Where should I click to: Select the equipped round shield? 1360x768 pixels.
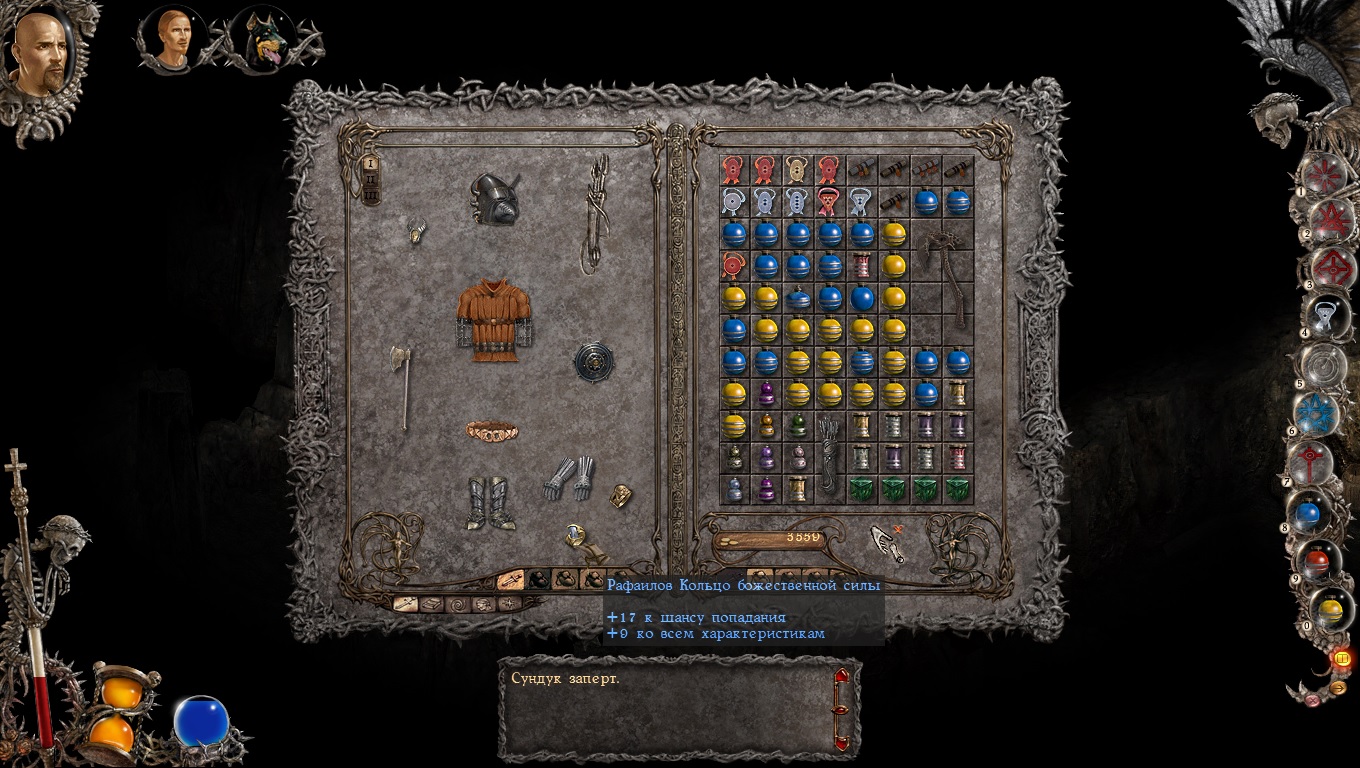tap(593, 362)
